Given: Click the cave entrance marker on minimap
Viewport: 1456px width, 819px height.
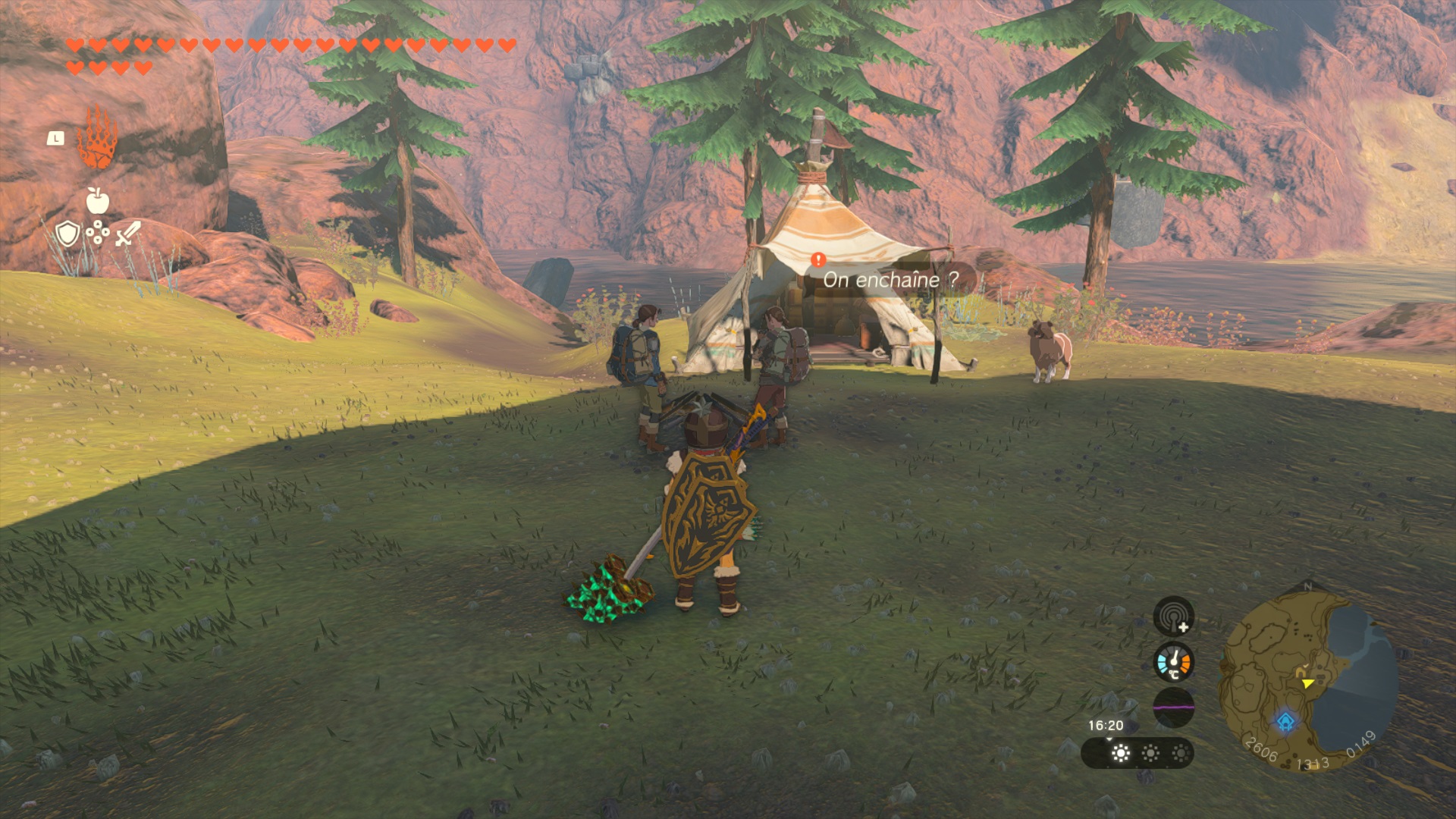Looking at the screenshot, I should [x=1301, y=672].
